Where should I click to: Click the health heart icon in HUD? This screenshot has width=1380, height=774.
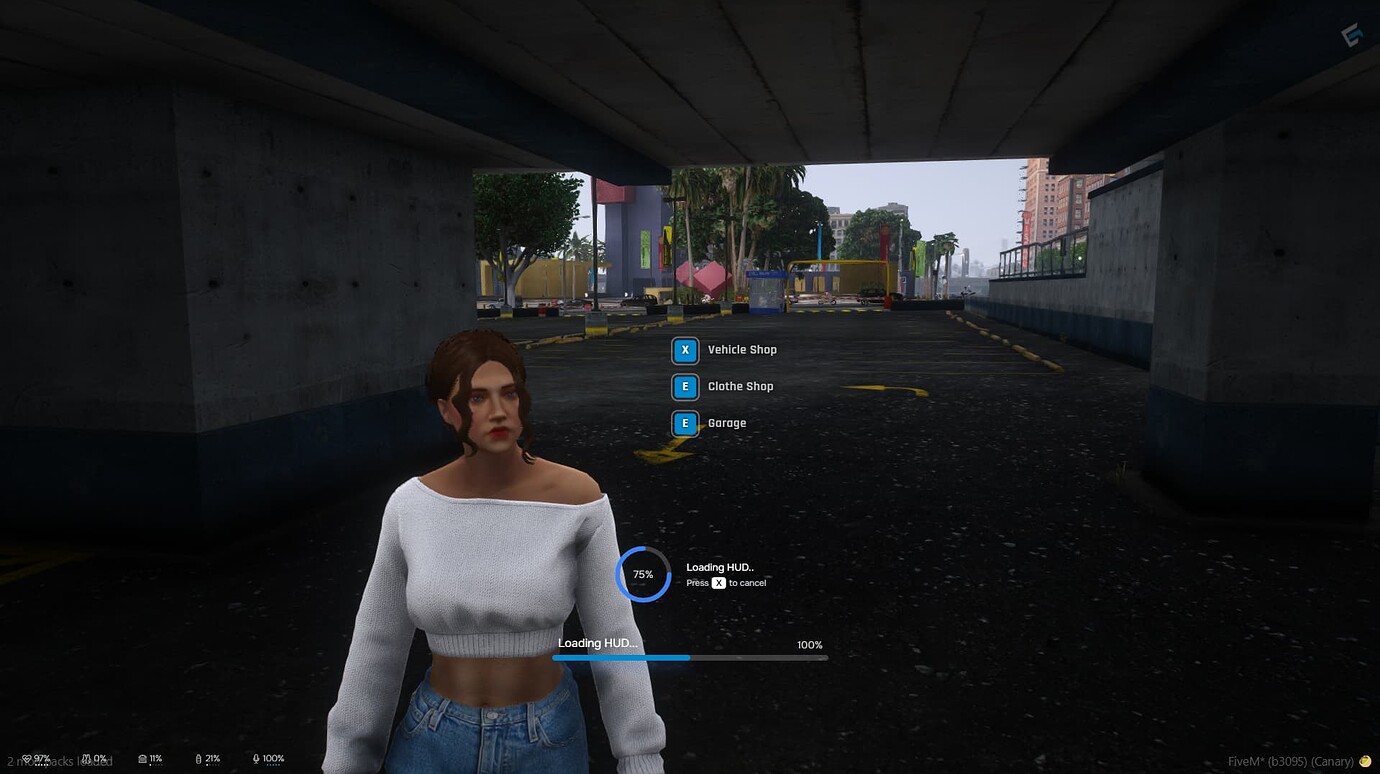[x=27, y=758]
